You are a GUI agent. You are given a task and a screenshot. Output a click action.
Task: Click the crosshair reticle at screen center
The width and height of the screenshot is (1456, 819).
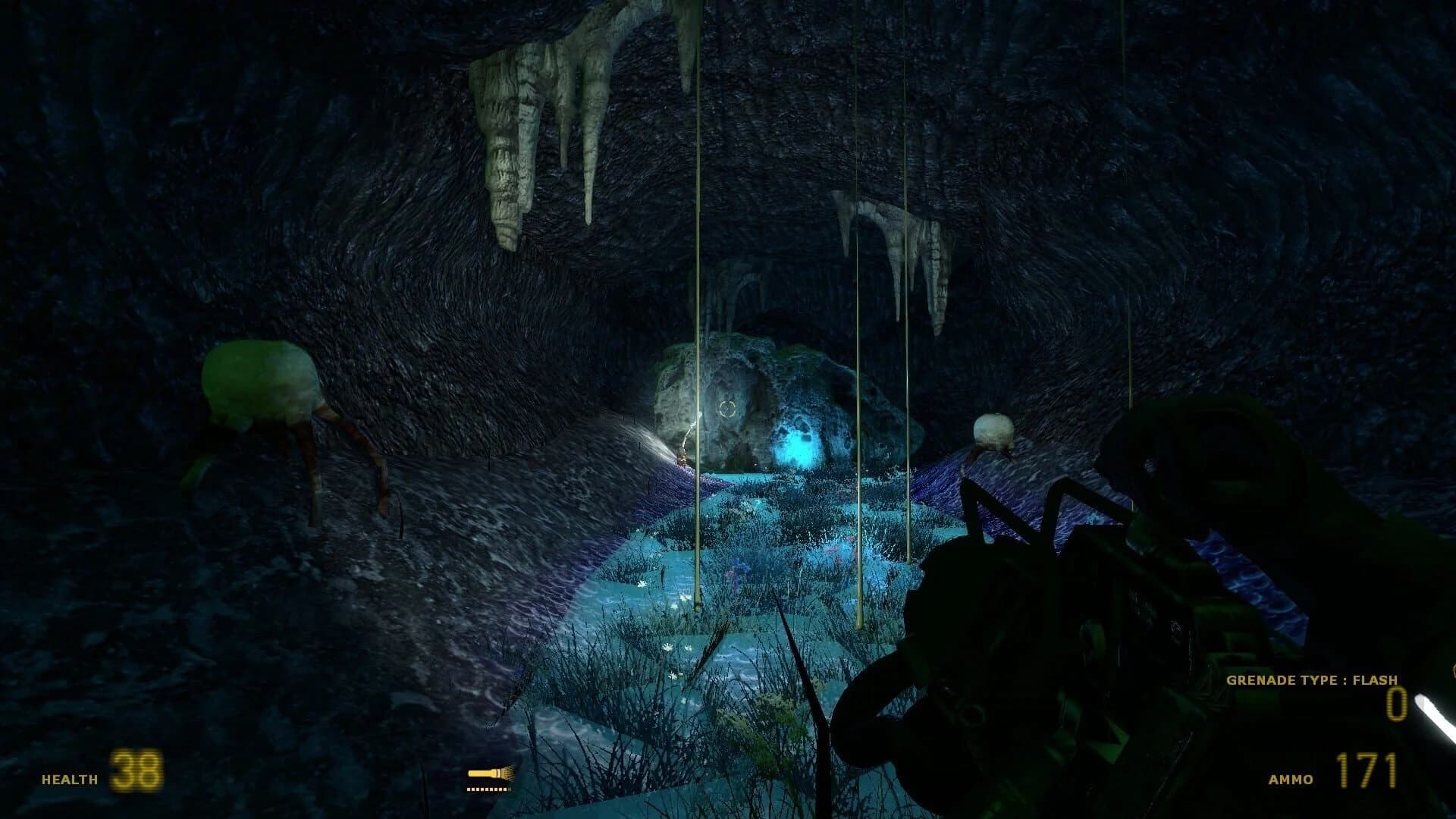(728, 409)
